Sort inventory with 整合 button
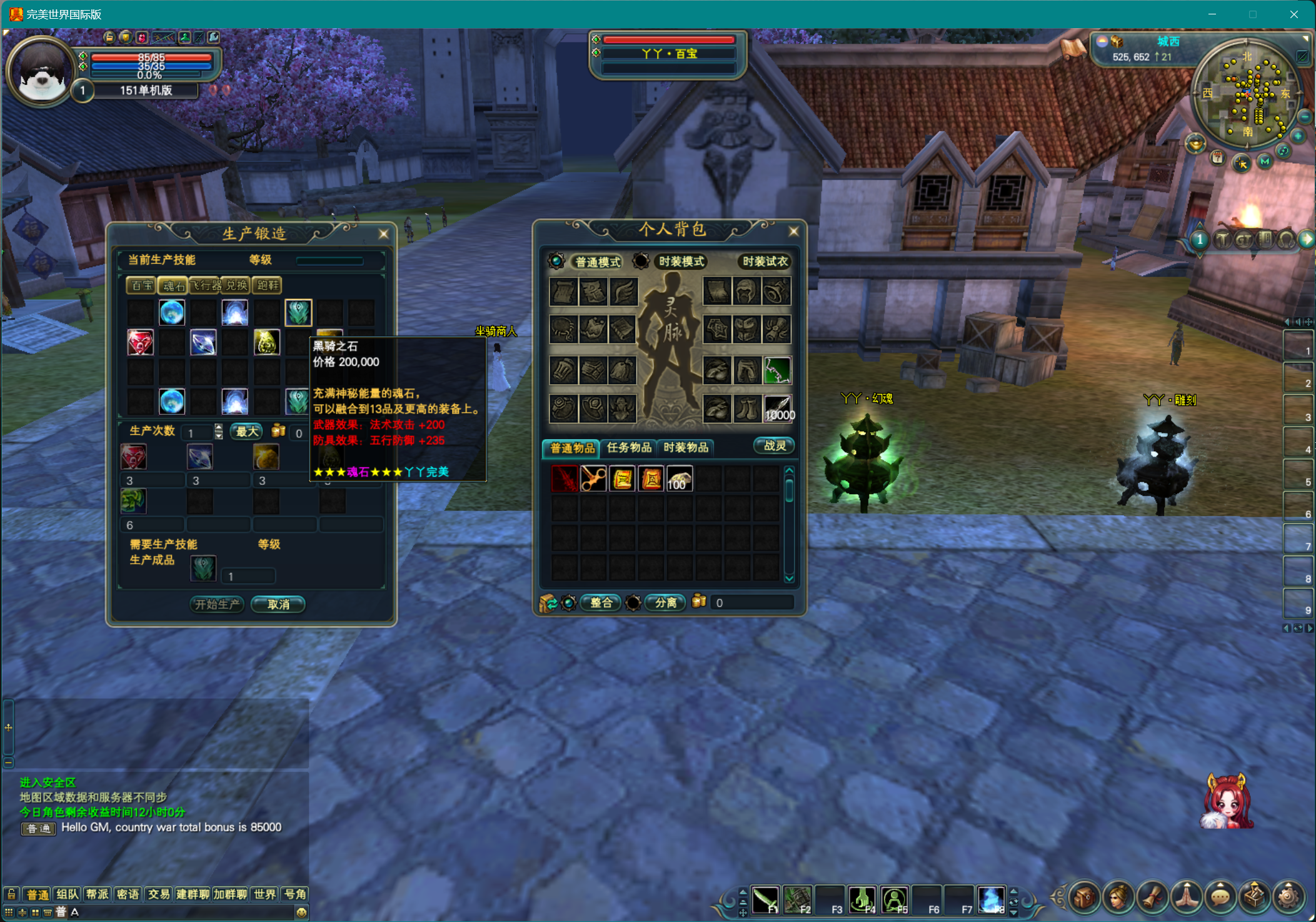Image resolution: width=1316 pixels, height=922 pixels. coord(601,603)
